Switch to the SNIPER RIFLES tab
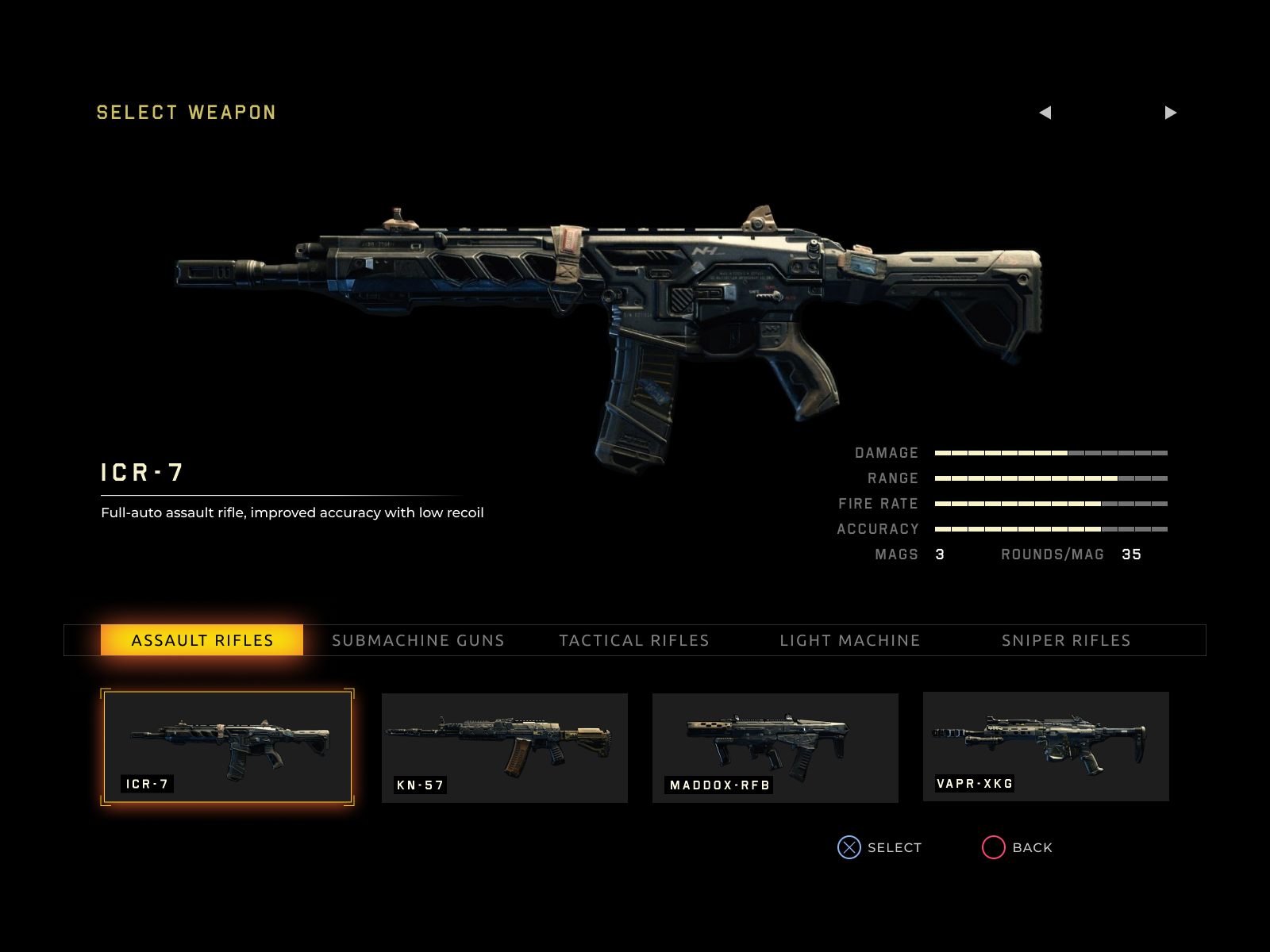Image resolution: width=1270 pixels, height=952 pixels. click(x=1067, y=640)
